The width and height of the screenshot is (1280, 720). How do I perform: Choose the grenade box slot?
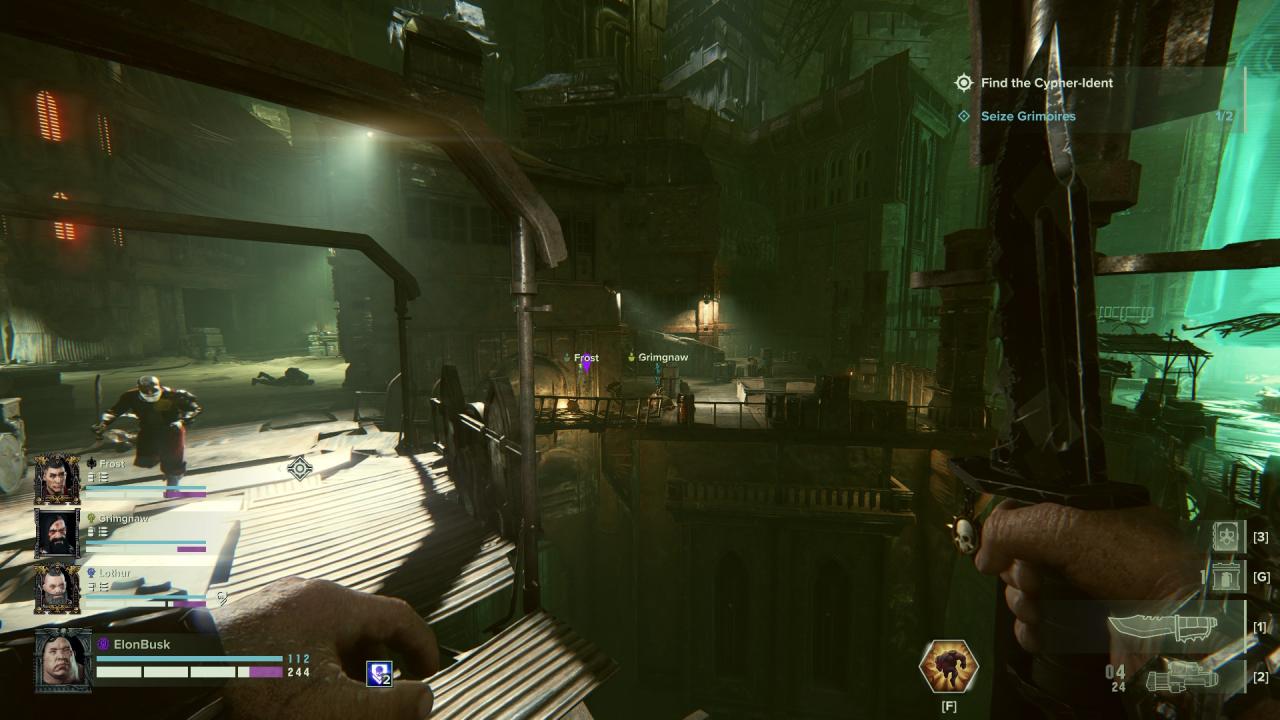[x=1226, y=577]
